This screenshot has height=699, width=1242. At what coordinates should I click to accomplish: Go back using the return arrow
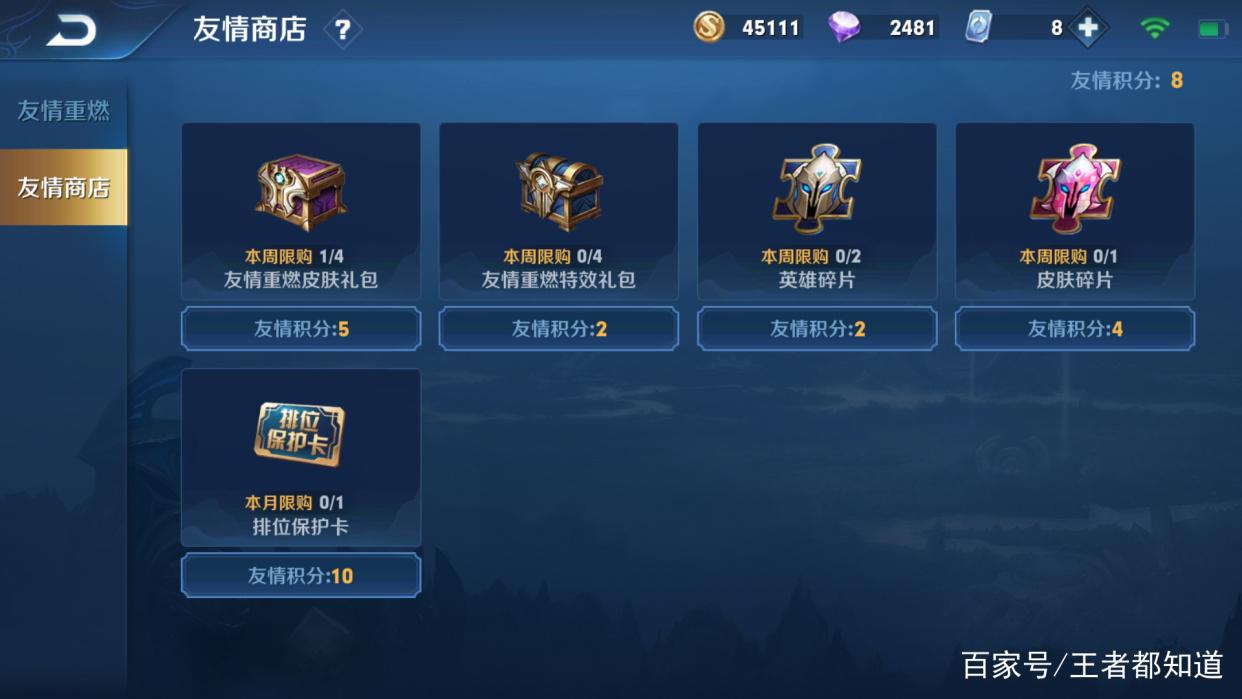pyautogui.click(x=71, y=31)
